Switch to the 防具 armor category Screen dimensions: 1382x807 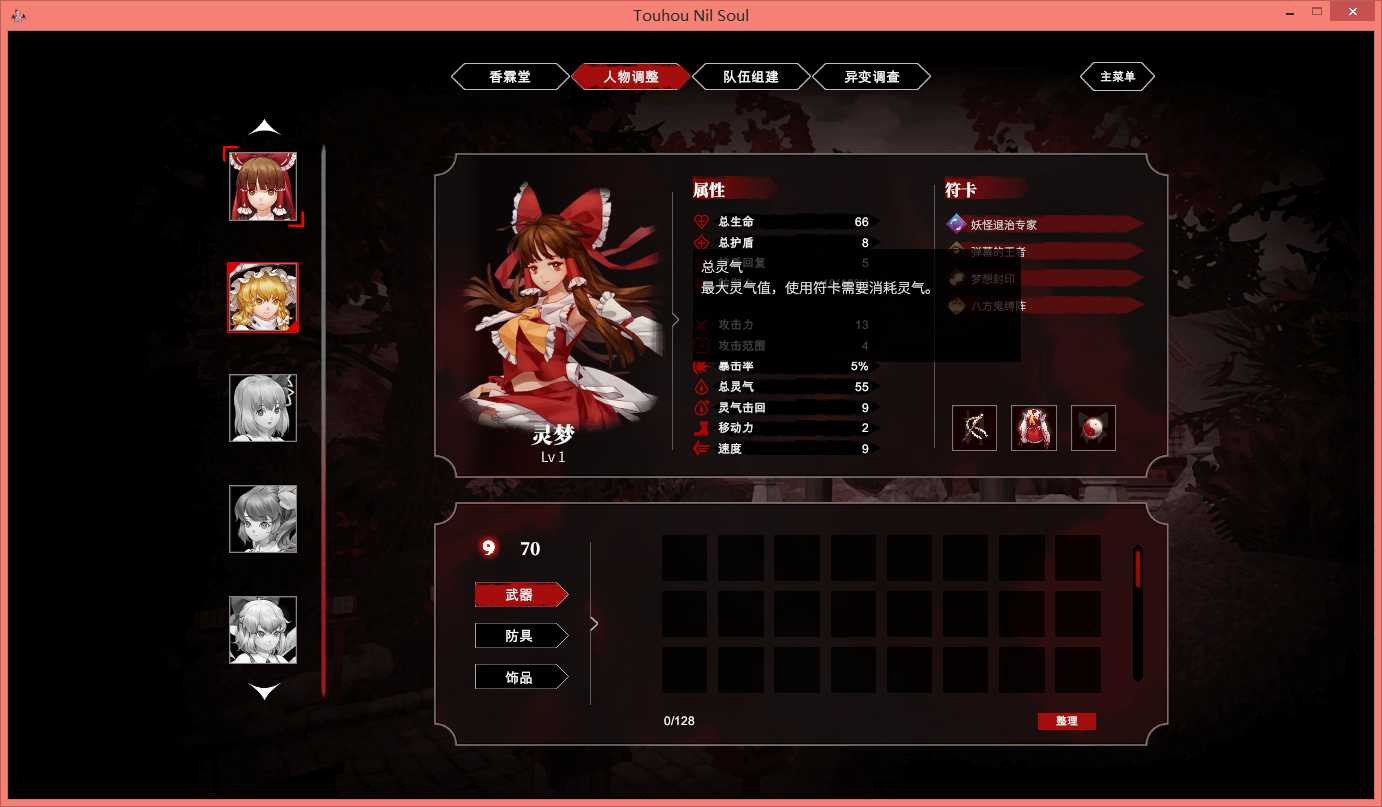click(520, 636)
